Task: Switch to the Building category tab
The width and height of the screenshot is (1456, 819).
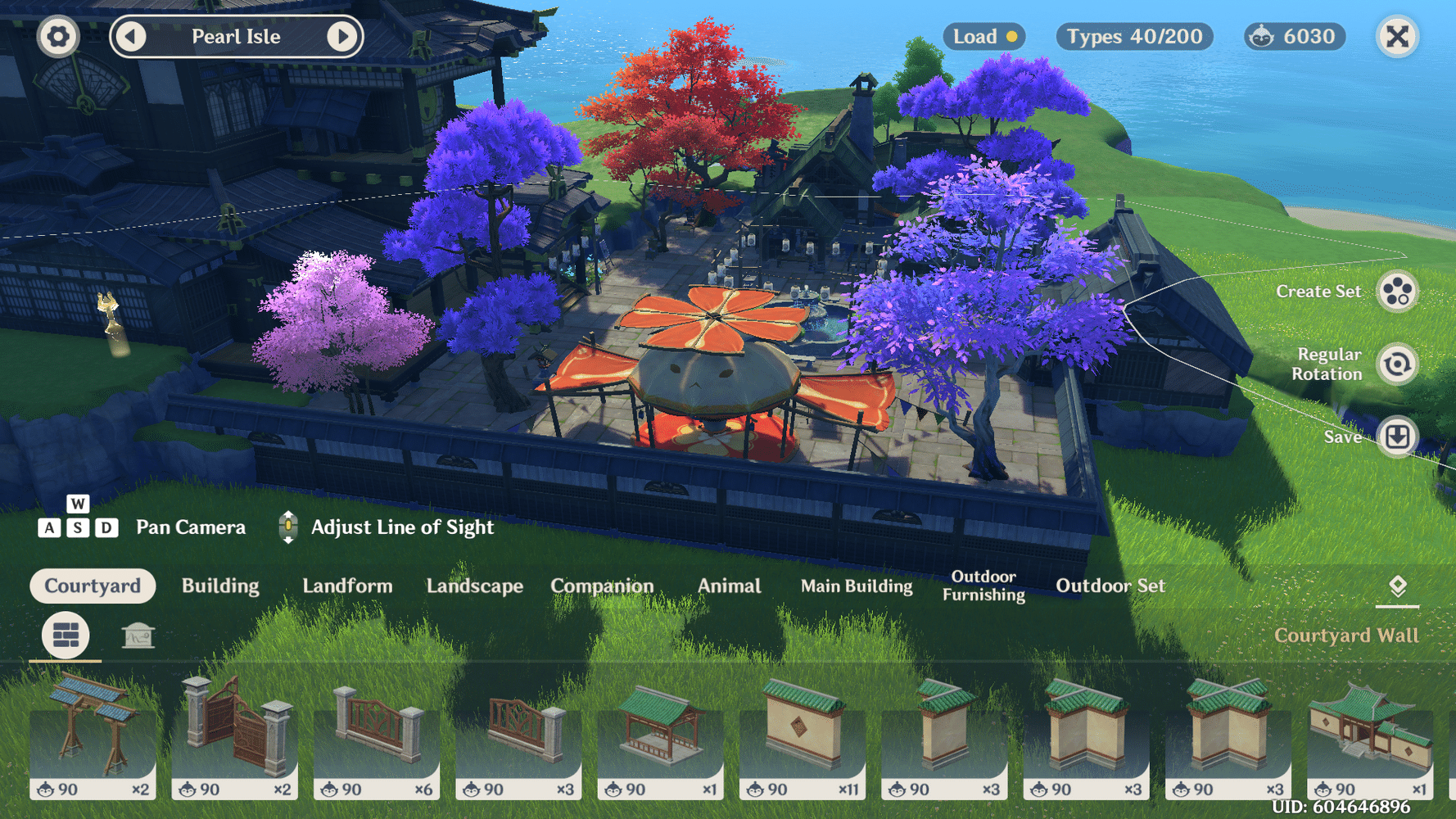Action: [x=221, y=586]
